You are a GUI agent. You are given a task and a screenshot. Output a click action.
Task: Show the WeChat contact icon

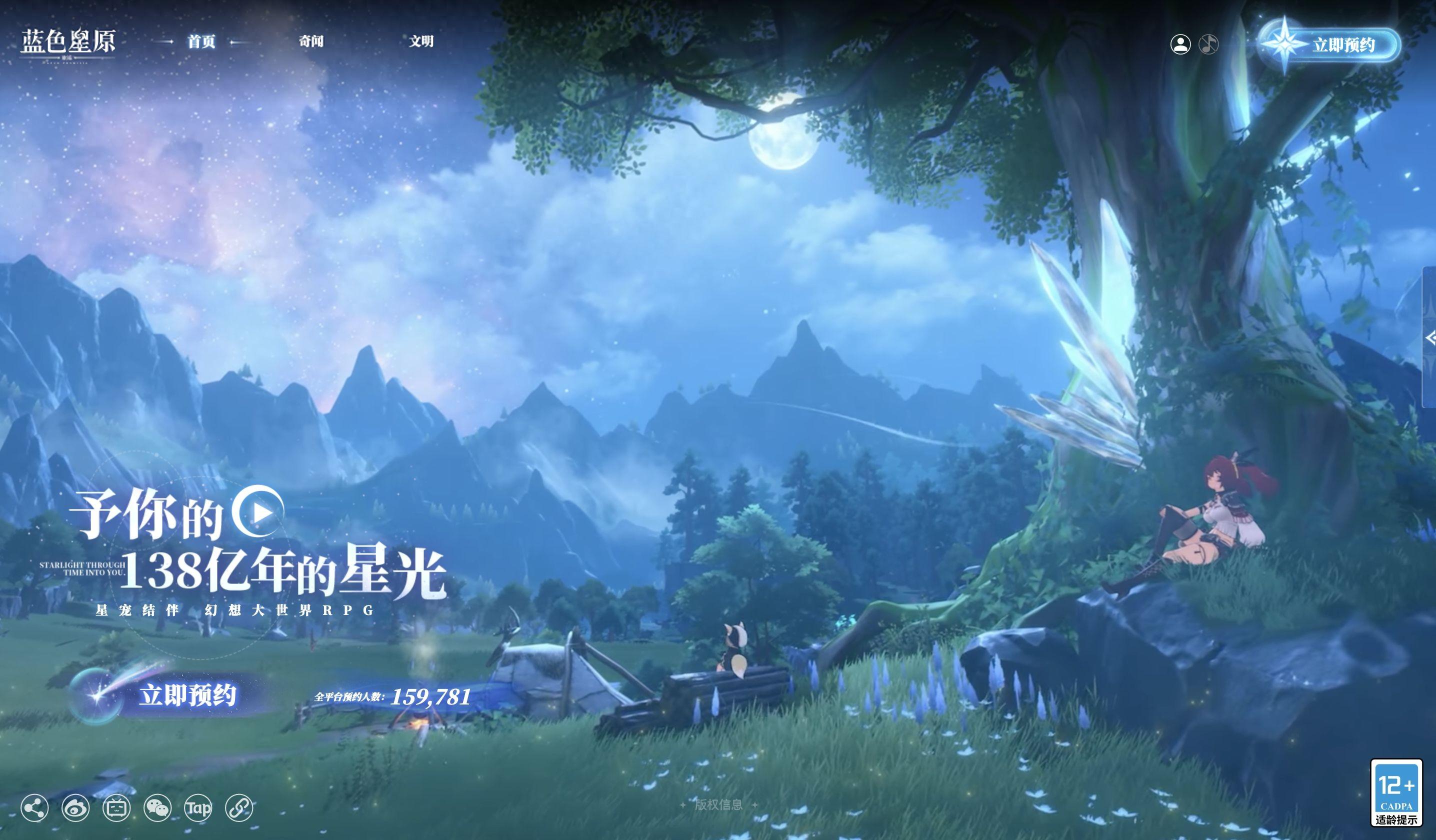[157, 808]
